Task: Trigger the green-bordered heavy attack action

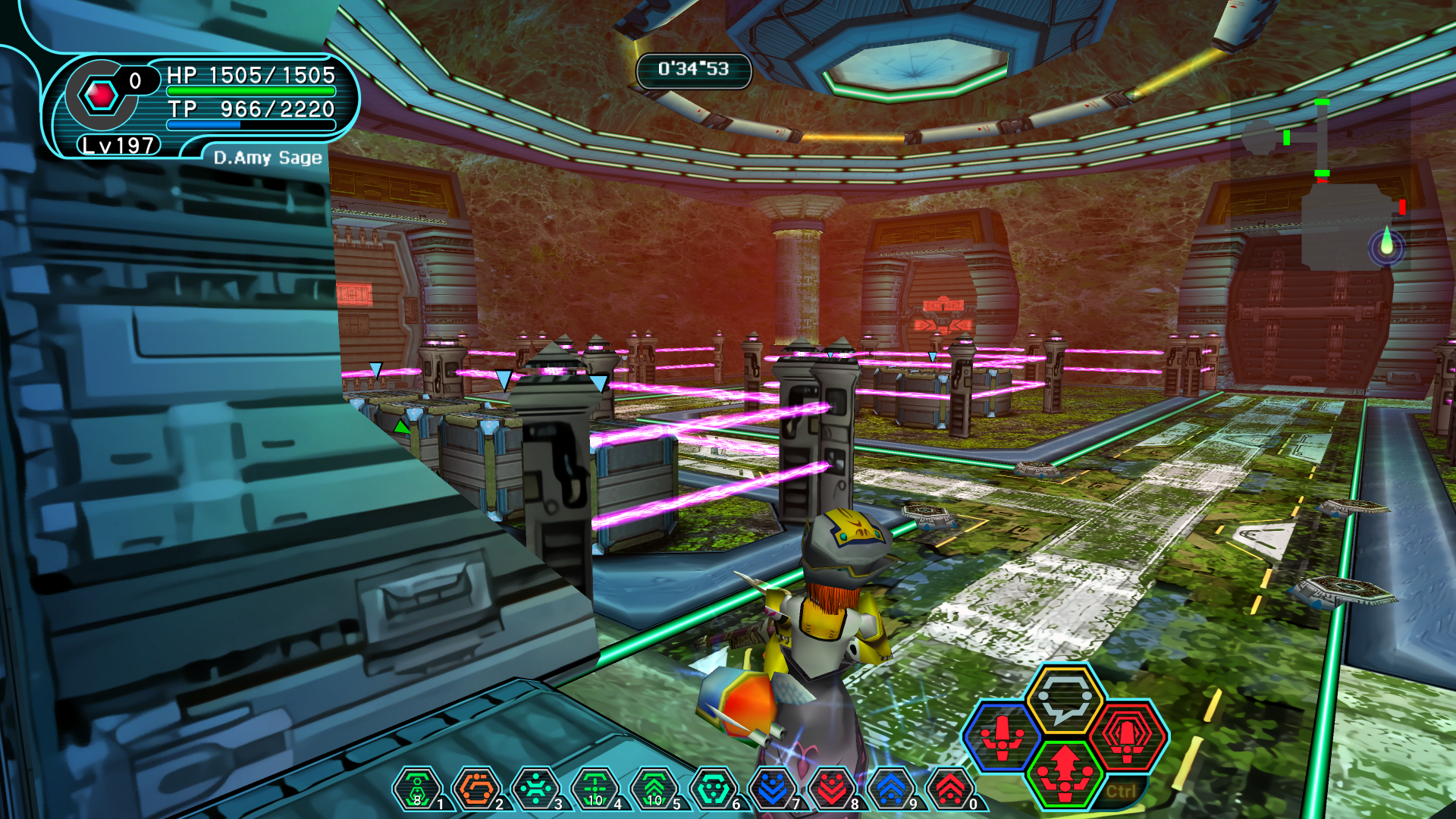Action: (x=1065, y=771)
